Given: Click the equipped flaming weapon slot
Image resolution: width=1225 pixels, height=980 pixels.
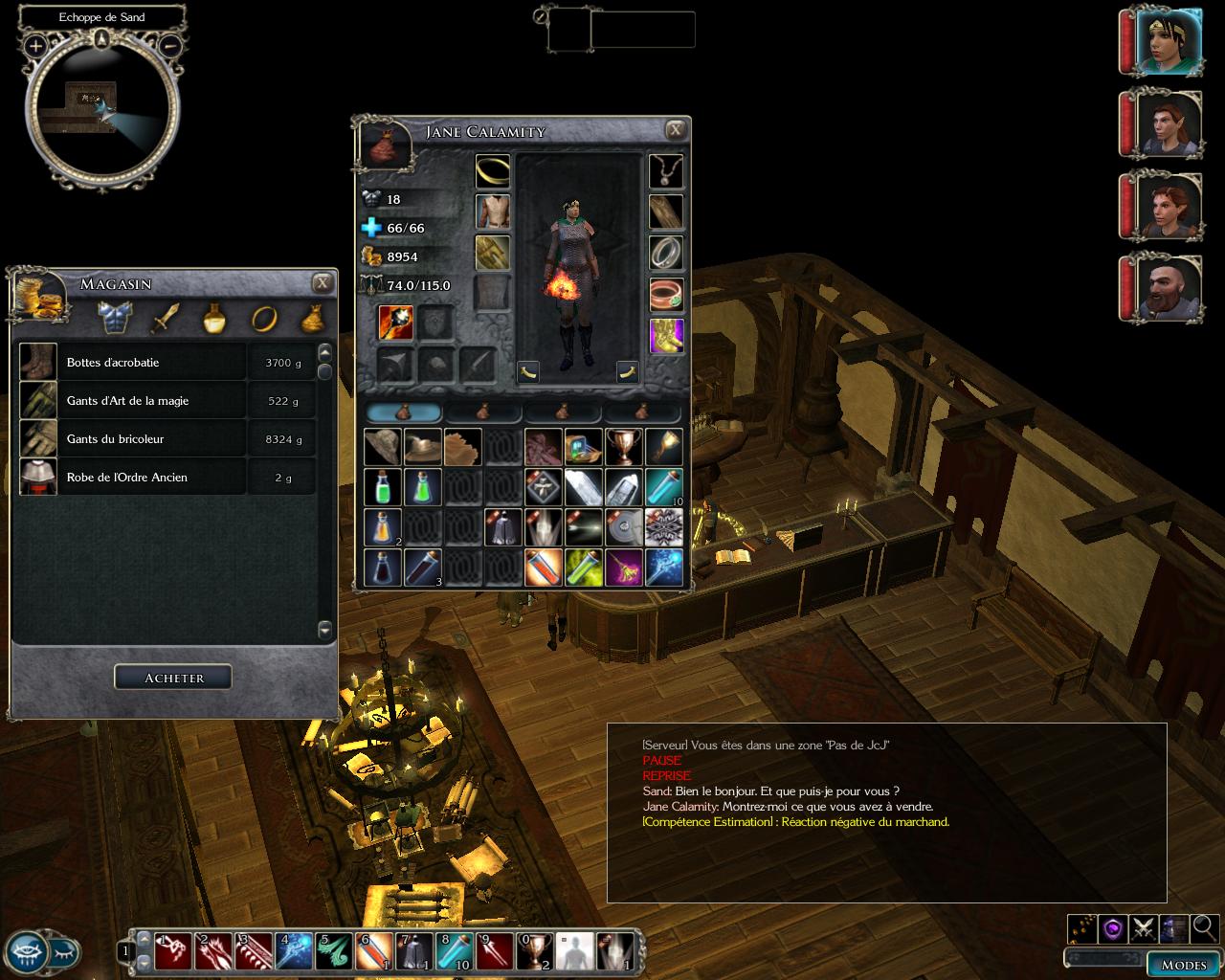Looking at the screenshot, I should pyautogui.click(x=395, y=323).
